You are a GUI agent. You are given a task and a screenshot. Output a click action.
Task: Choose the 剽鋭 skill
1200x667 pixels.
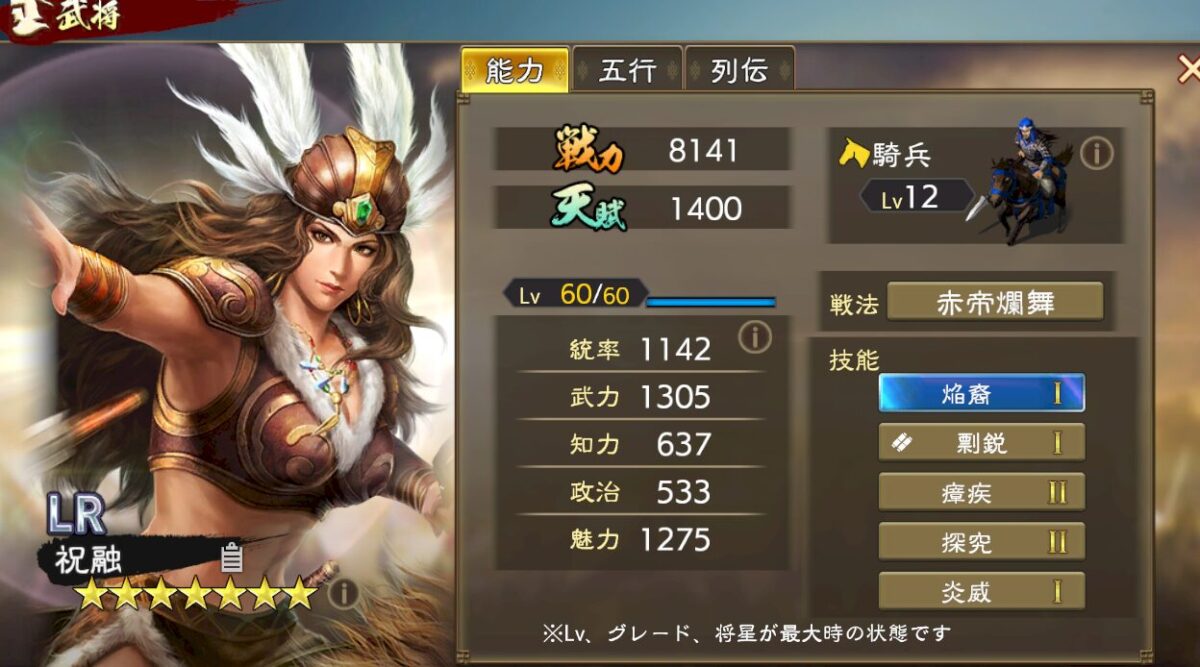pyautogui.click(x=981, y=442)
